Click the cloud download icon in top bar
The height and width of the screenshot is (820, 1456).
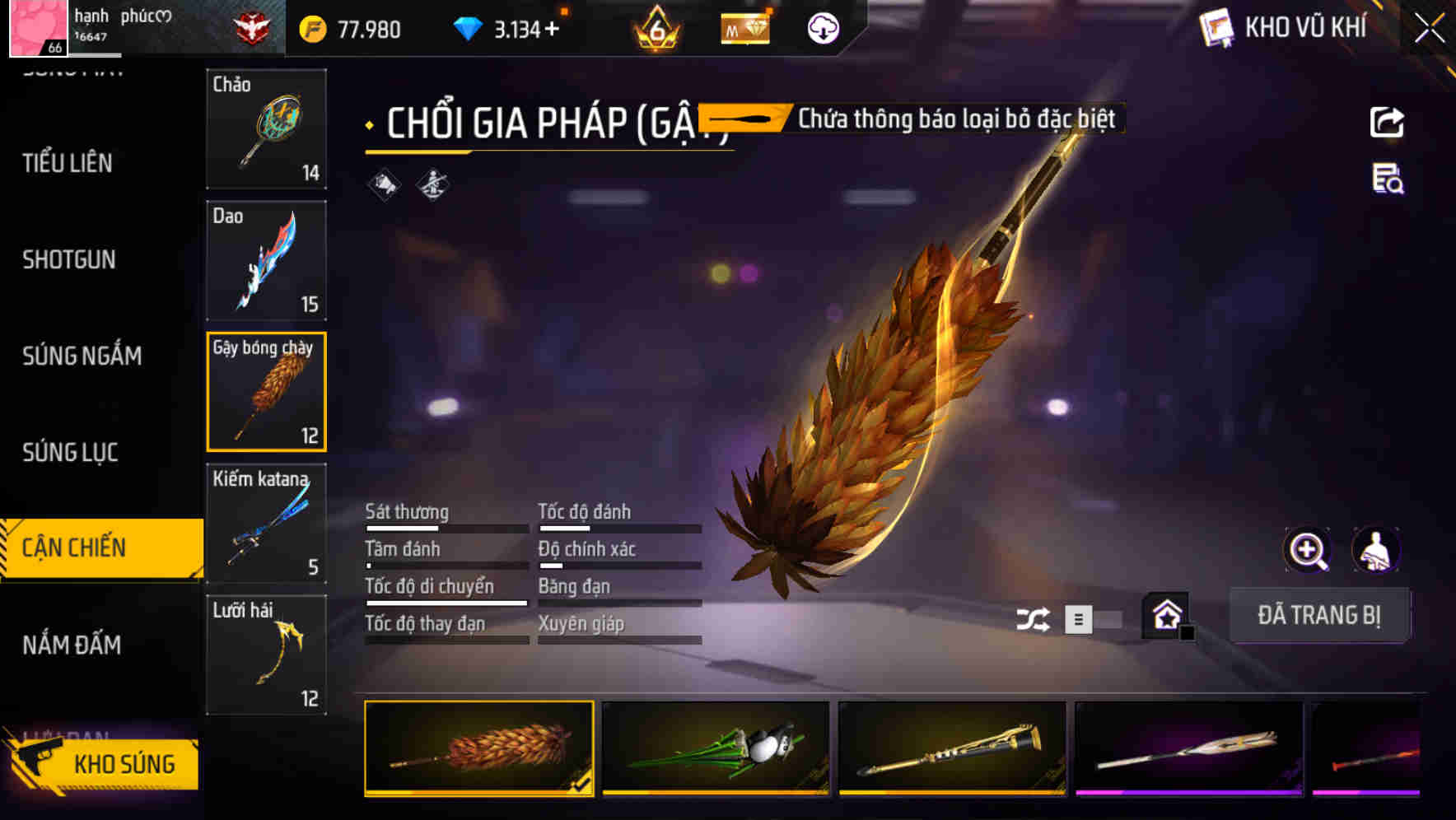tap(820, 27)
